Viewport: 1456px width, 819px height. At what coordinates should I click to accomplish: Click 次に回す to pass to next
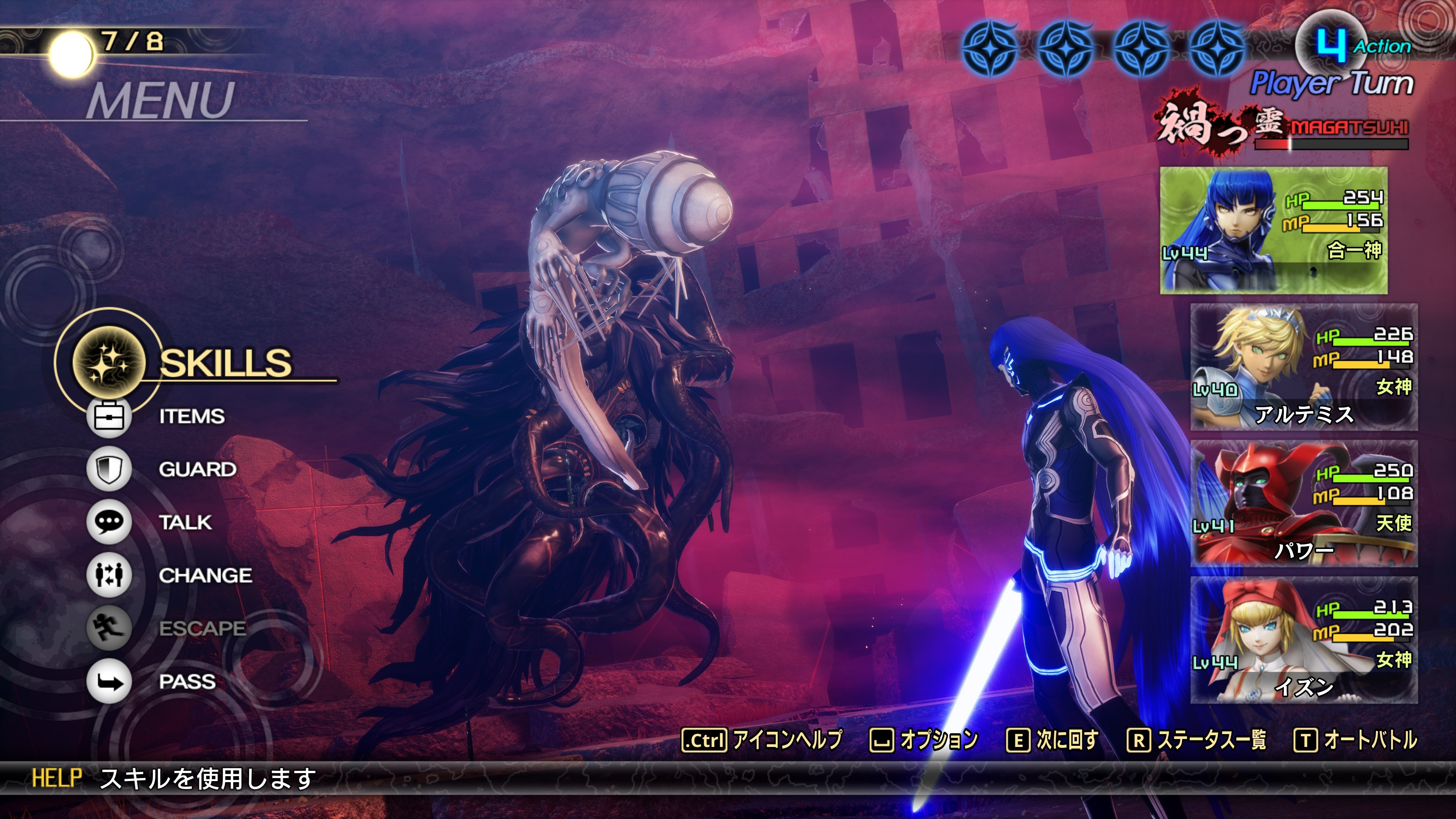[x=1053, y=740]
